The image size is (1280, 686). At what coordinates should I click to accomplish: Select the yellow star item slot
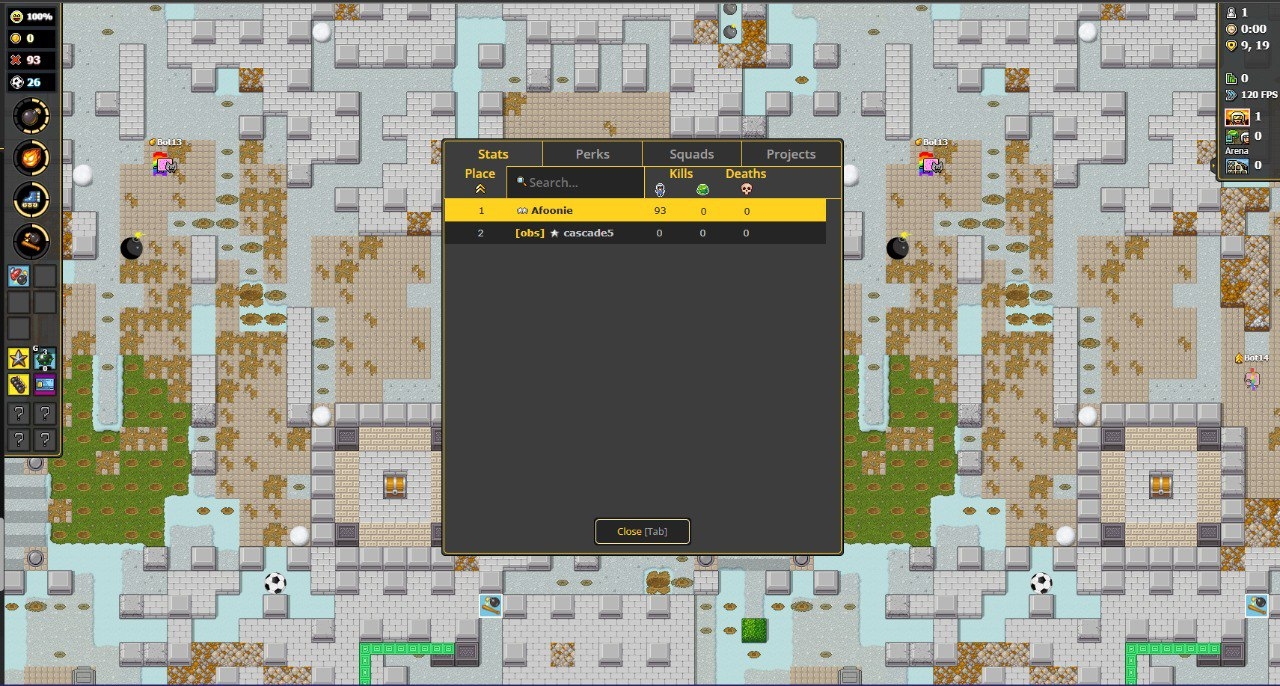tap(19, 359)
